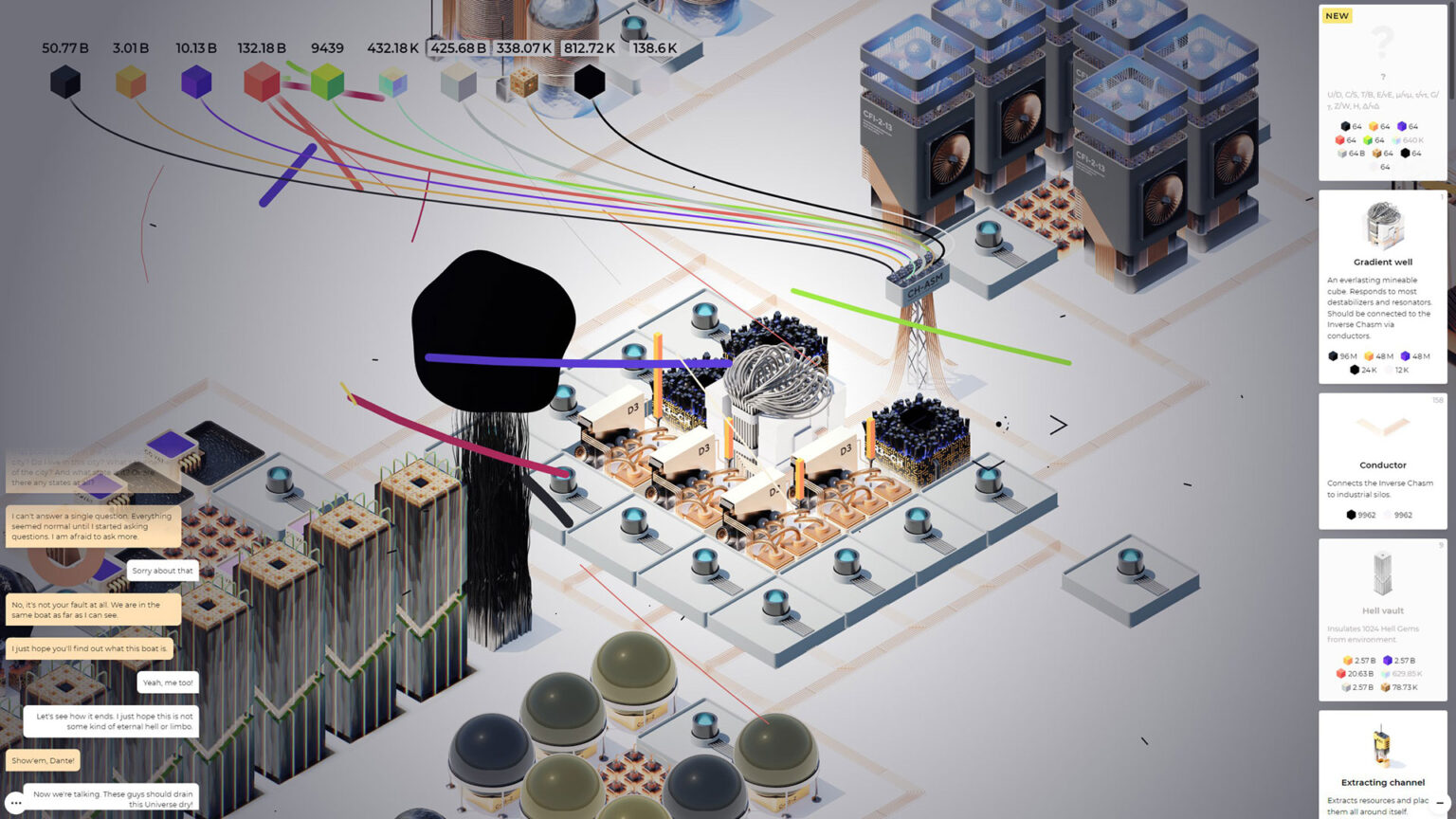Select the red resource cube
This screenshot has width=1456, height=819.
pos(261,82)
